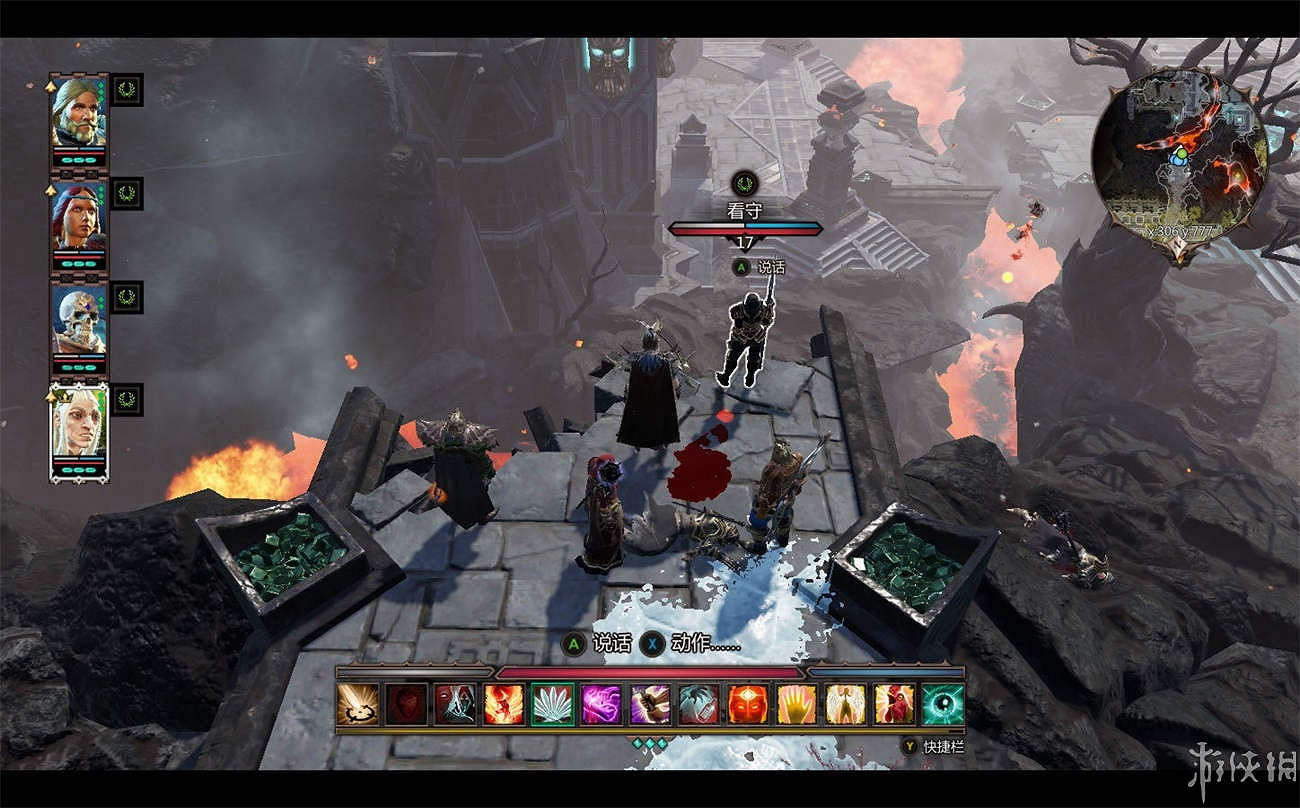Viewport: 1300px width, 808px height.
Task: Activate the claw and bottle skill
Action: pyautogui.click(x=700, y=704)
